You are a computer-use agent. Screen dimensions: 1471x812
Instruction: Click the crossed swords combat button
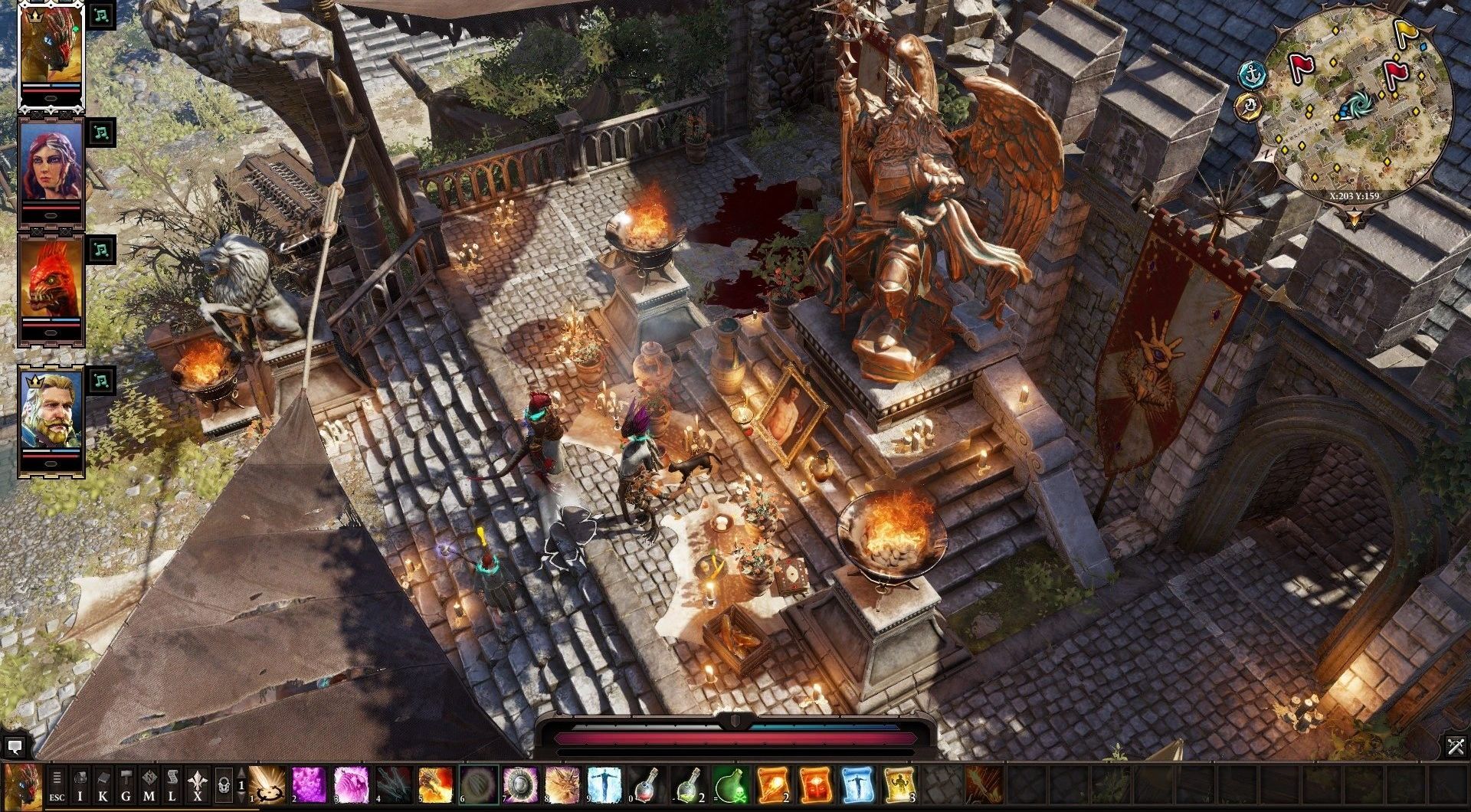pyautogui.click(x=1456, y=745)
